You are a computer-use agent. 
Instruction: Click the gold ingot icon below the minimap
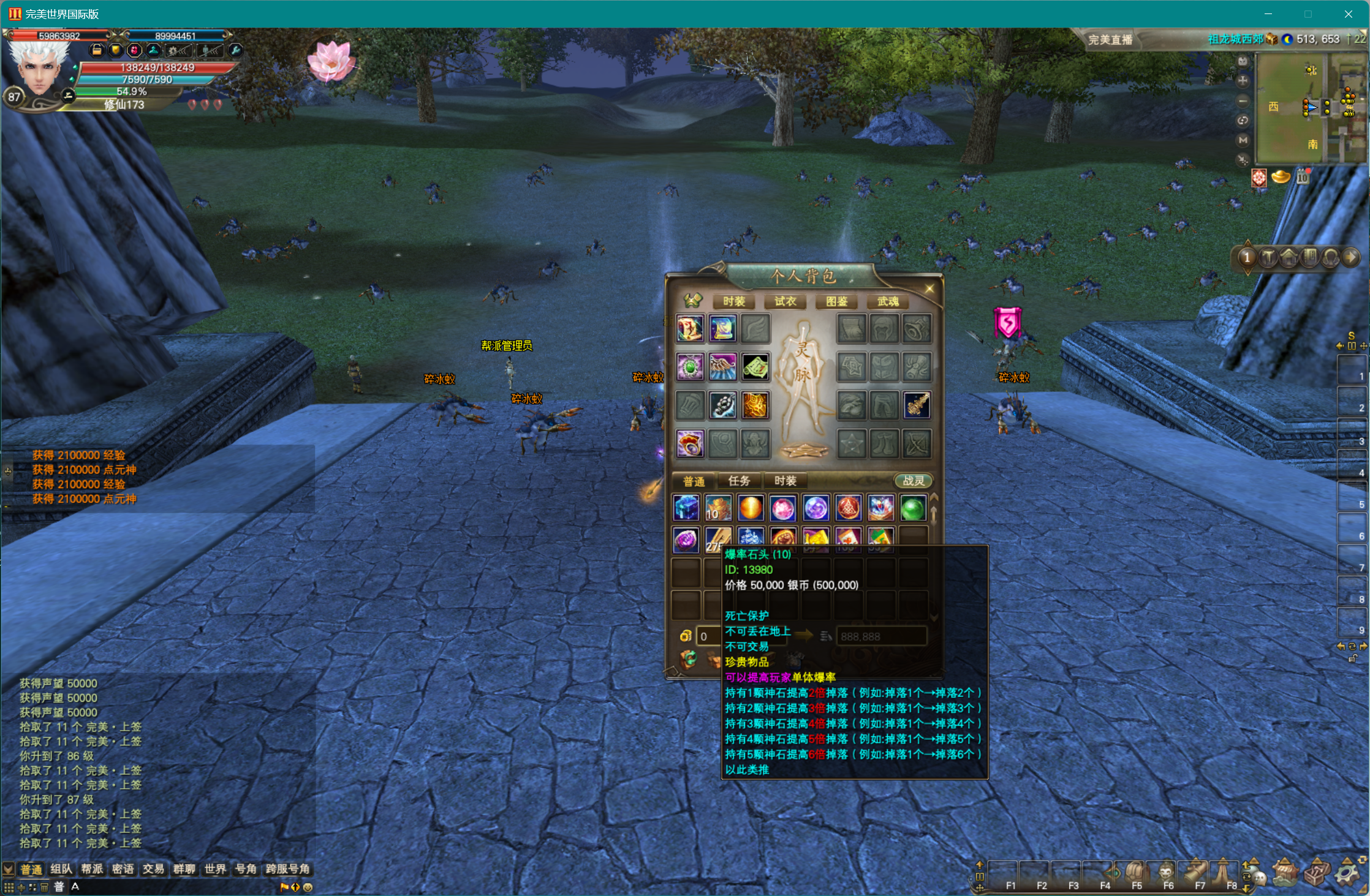coord(1281,178)
